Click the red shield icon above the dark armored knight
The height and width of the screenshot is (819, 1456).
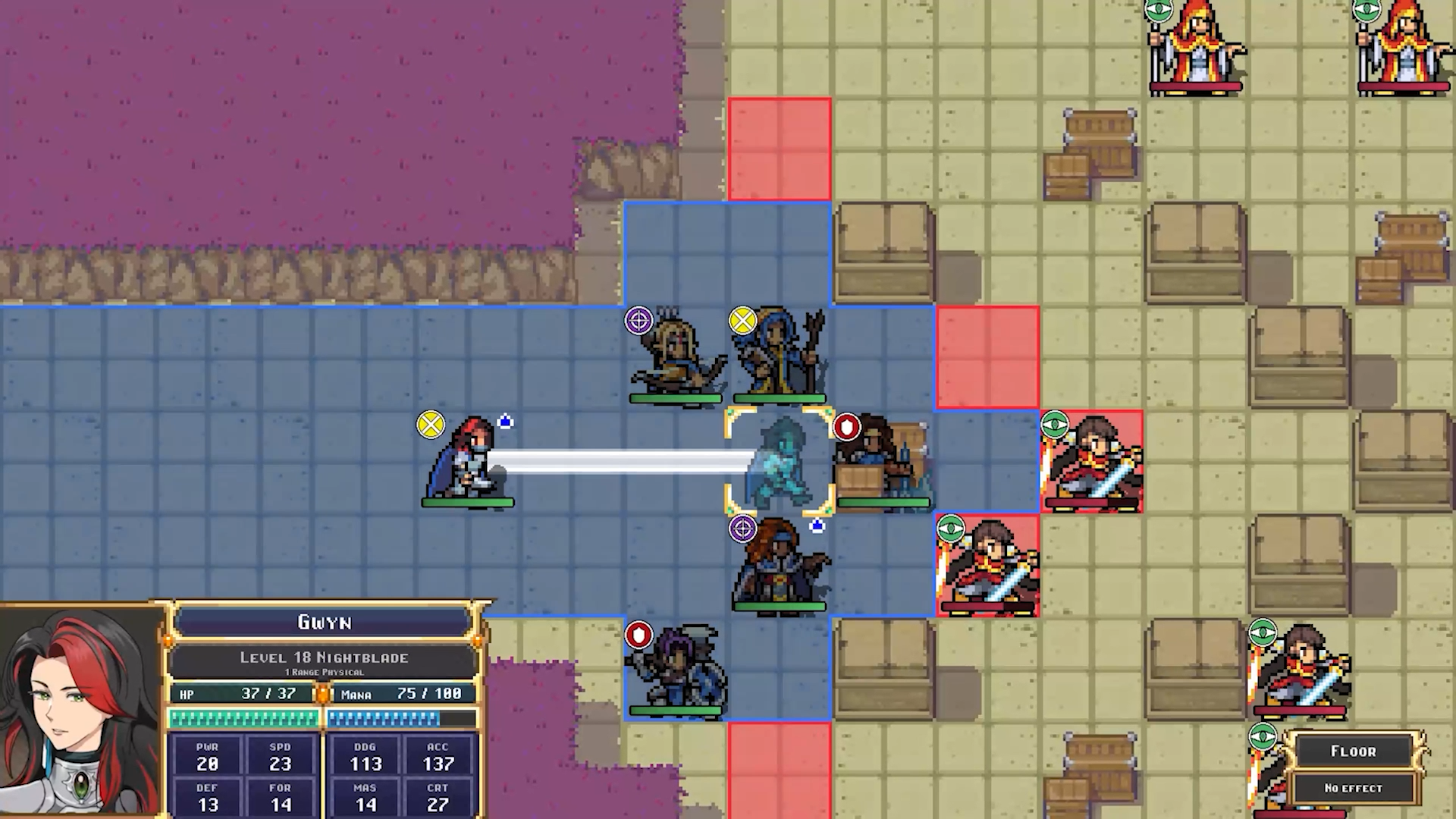(638, 636)
